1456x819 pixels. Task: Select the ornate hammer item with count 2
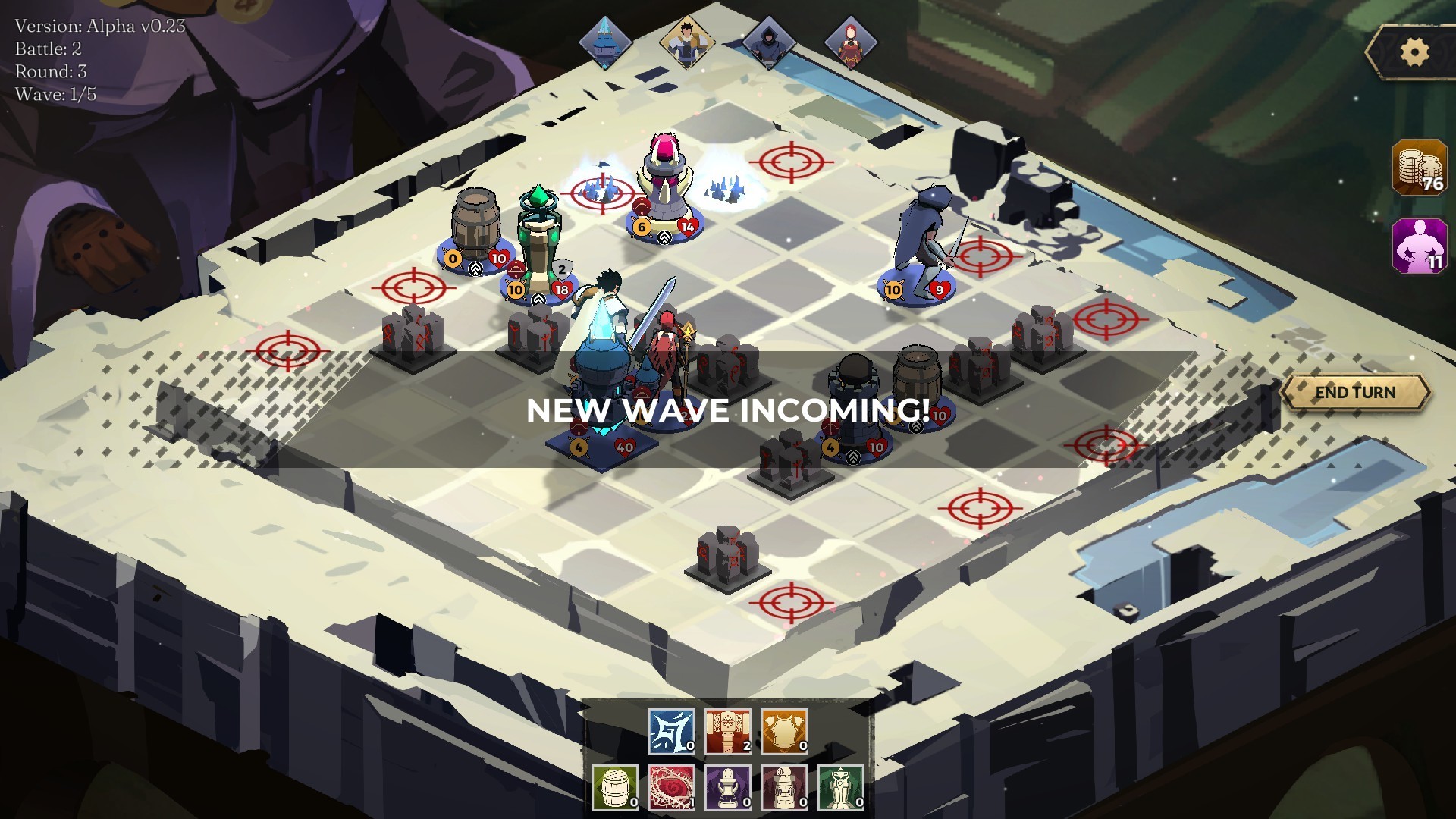point(727,730)
